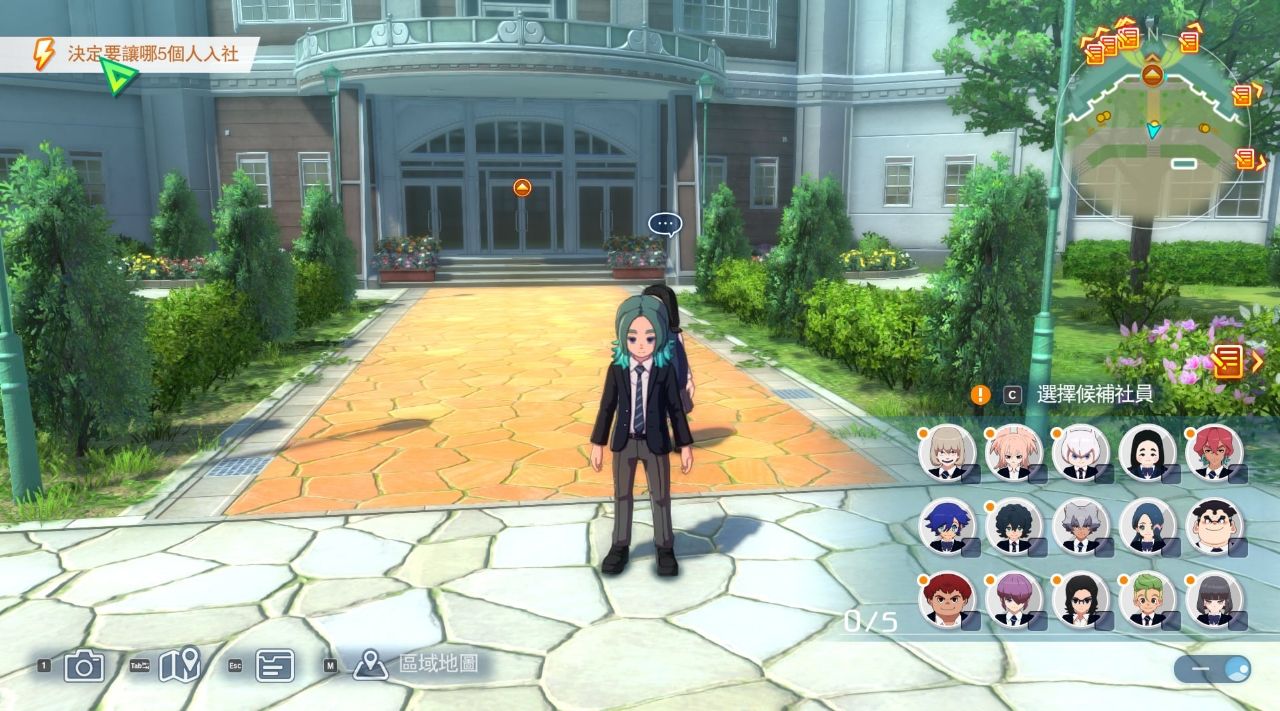Click the circular minimap
Viewport: 1280px width, 711px height.
tap(1152, 125)
